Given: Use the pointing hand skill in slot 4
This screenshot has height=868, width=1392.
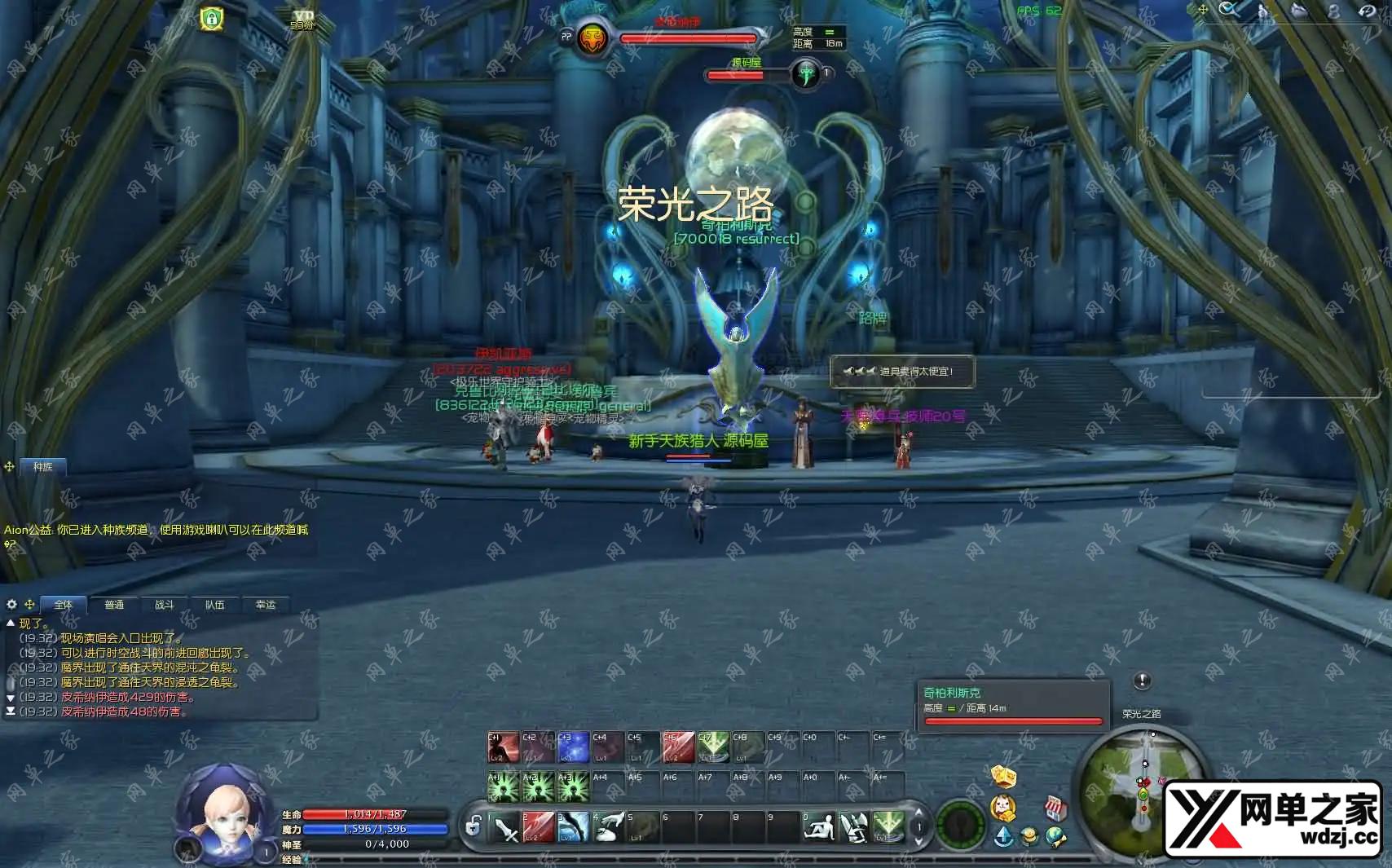Looking at the screenshot, I should click(x=609, y=827).
